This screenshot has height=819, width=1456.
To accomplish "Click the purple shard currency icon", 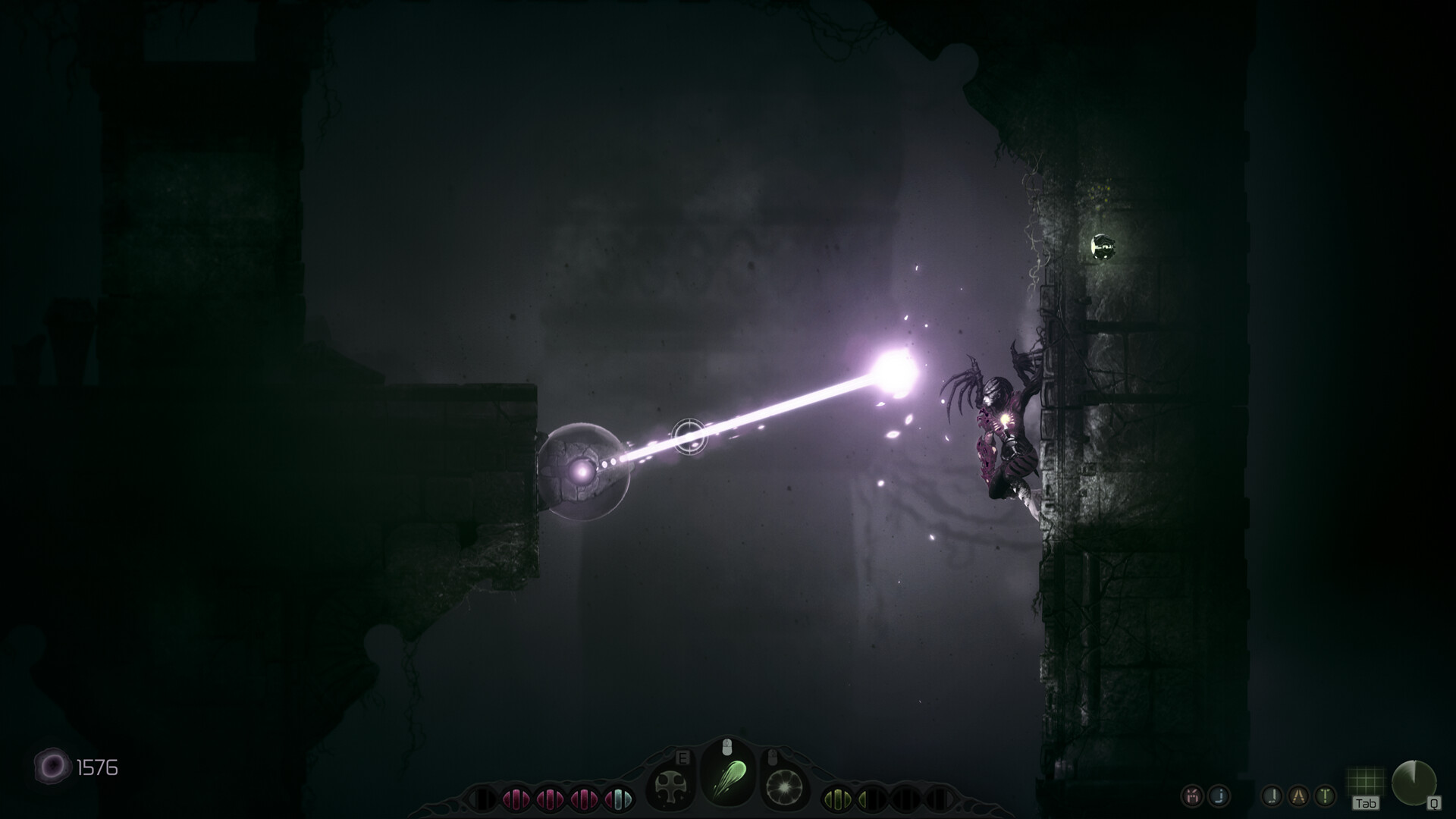I will click(51, 767).
